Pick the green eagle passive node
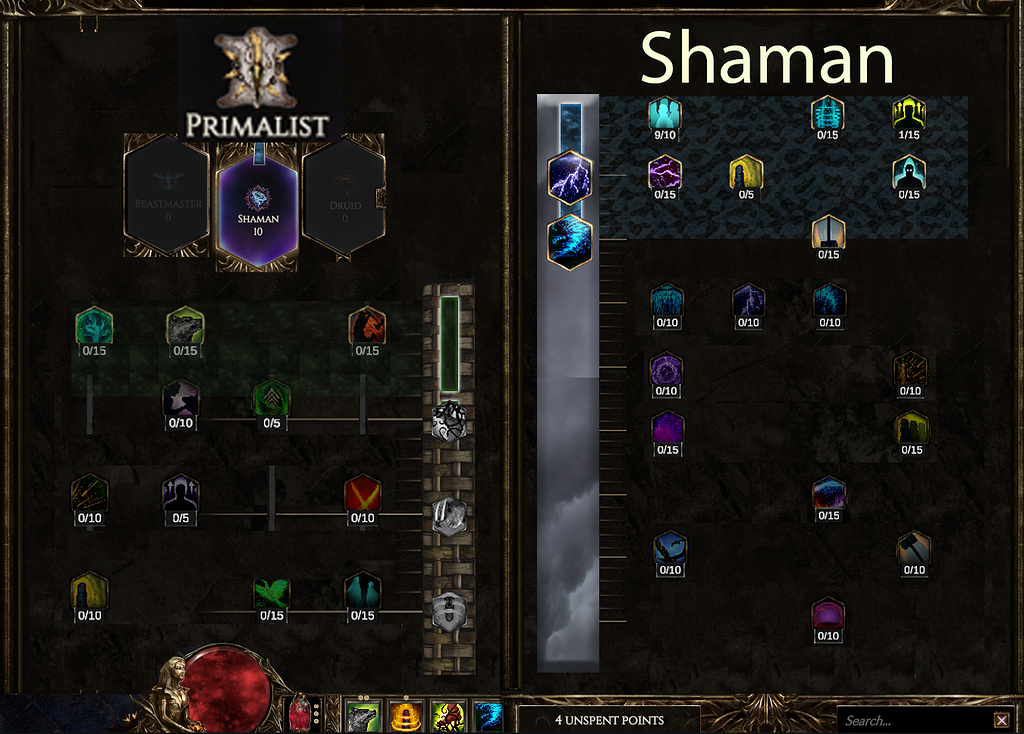This screenshot has height=734, width=1024. point(271,593)
